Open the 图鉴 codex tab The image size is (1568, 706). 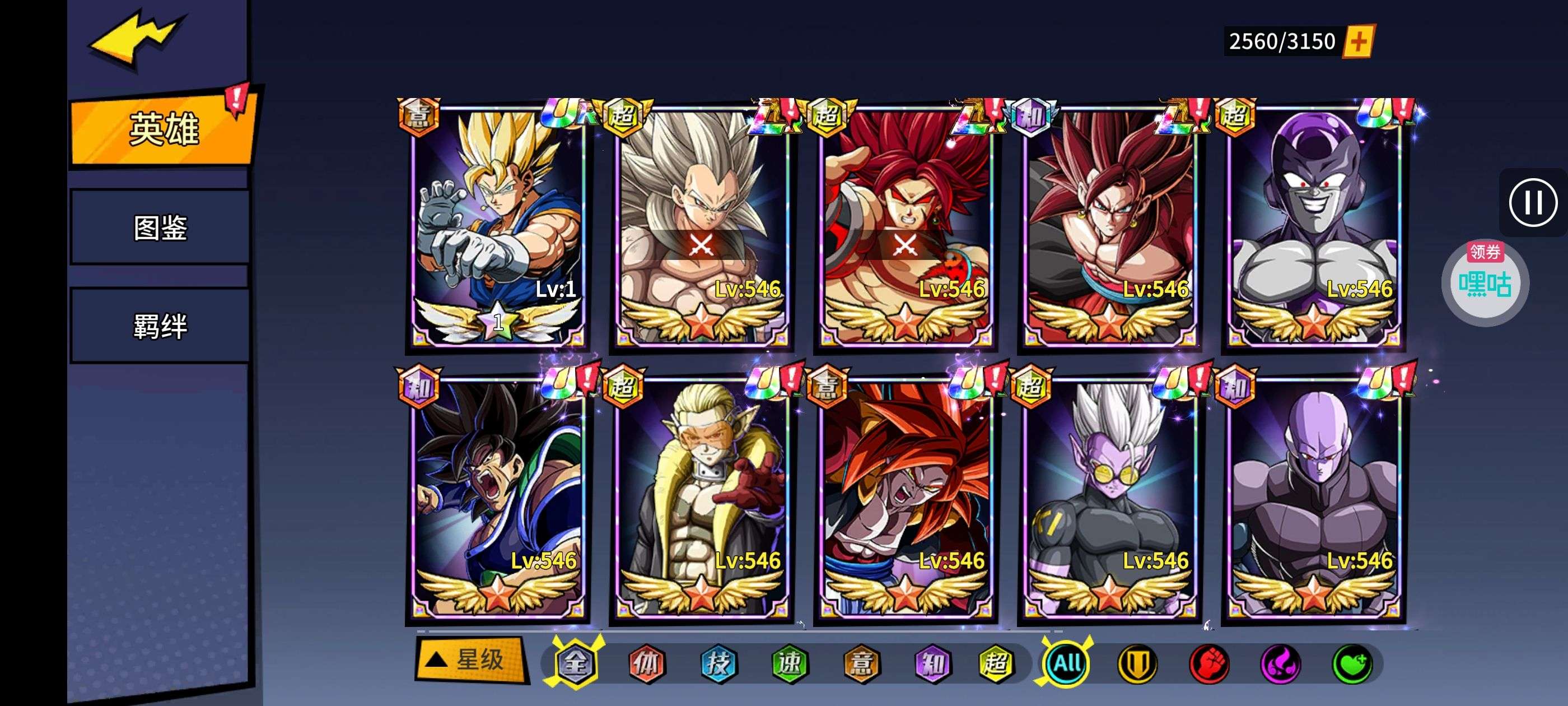click(160, 227)
